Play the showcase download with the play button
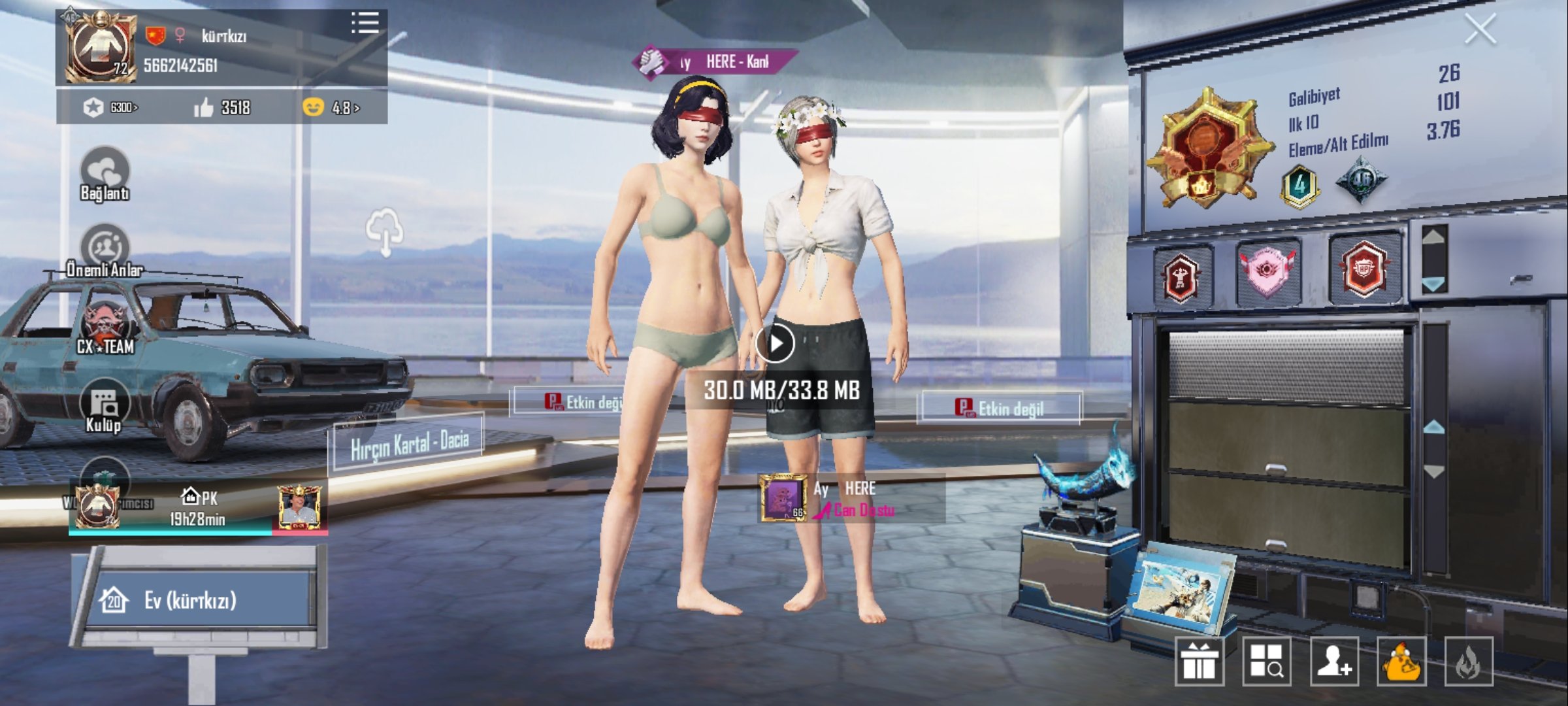Screen dimensions: 1568x706 pos(775,343)
